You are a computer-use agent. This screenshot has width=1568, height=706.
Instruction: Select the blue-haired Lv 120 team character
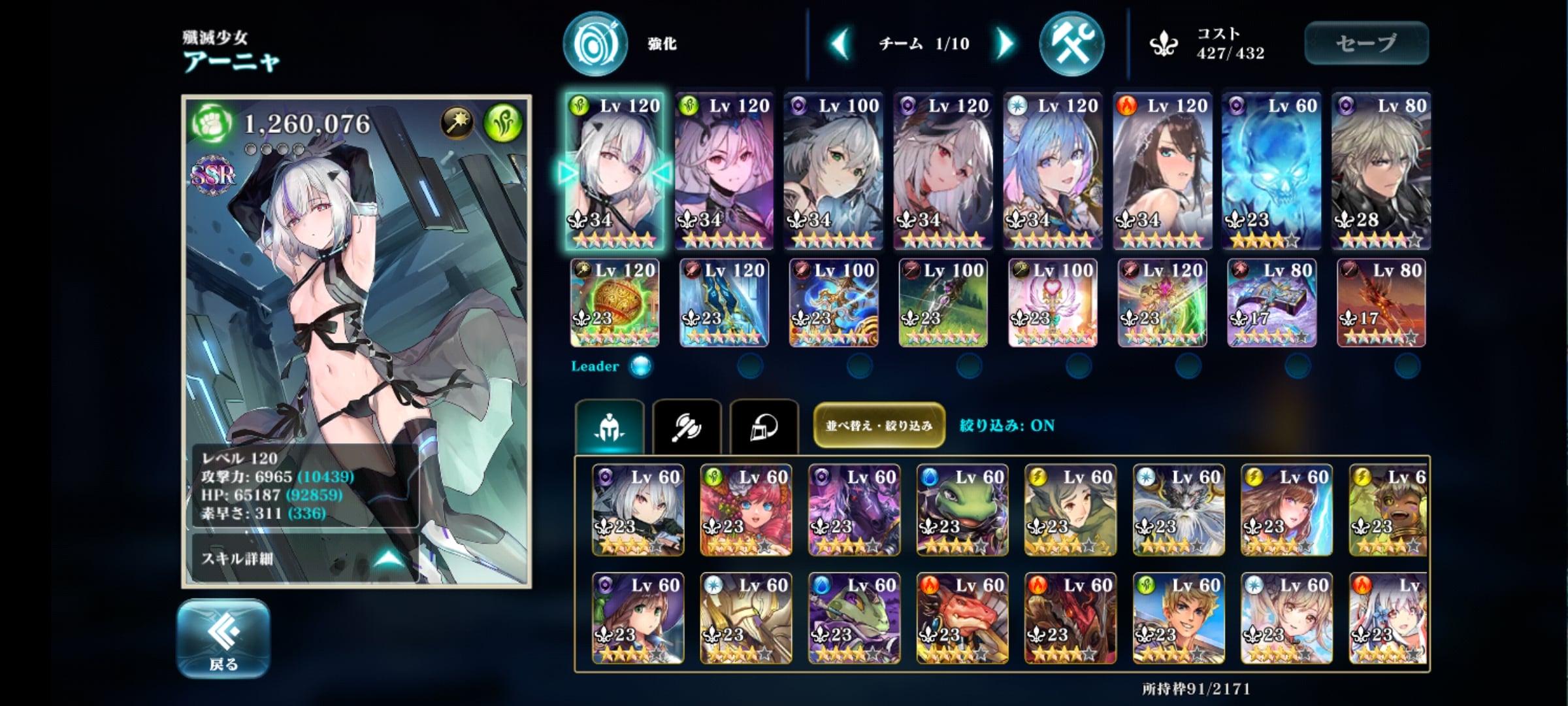click(1053, 171)
